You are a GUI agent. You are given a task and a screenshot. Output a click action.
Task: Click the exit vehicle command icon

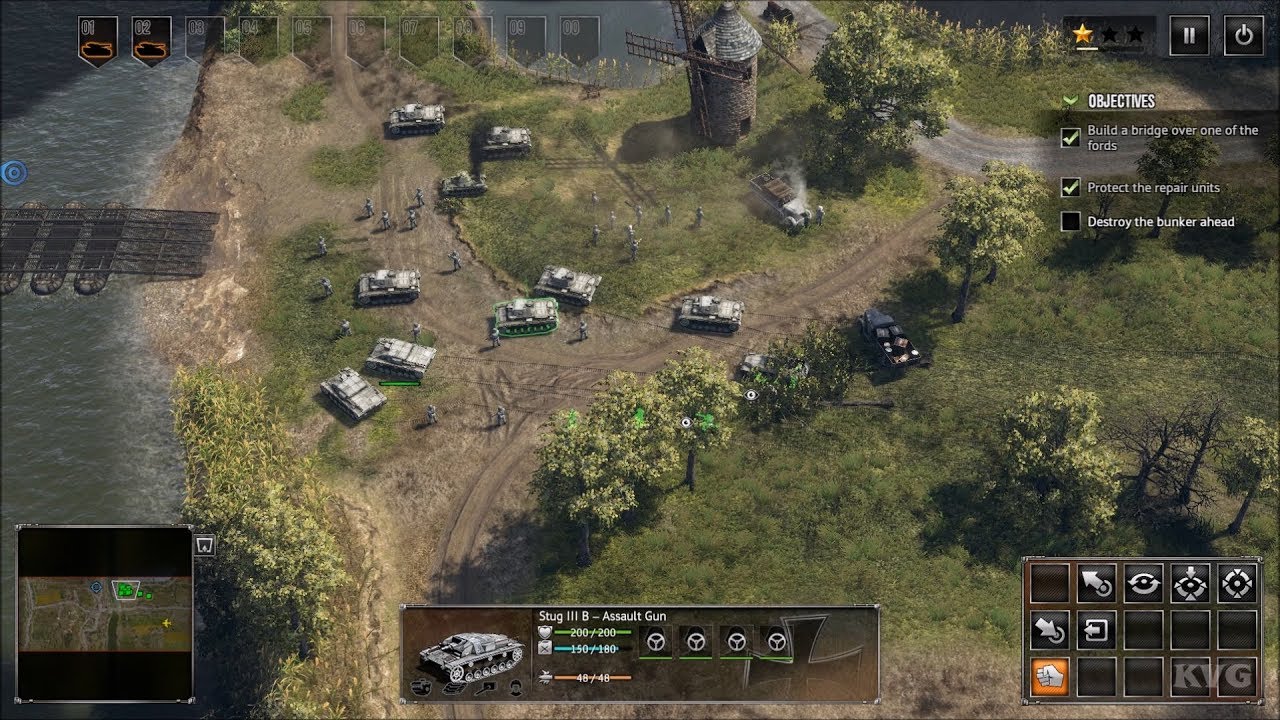1097,632
